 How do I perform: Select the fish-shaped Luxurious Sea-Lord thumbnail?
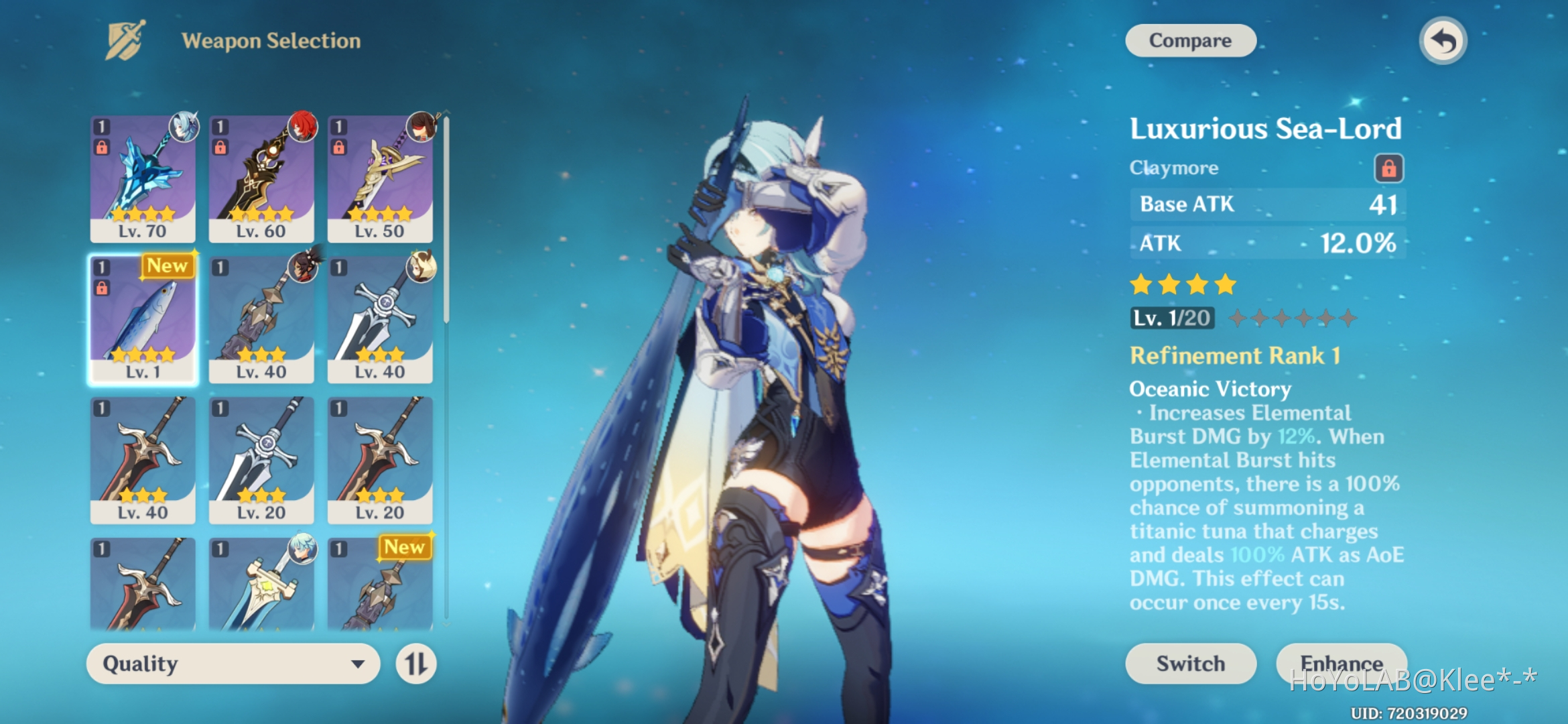(143, 315)
